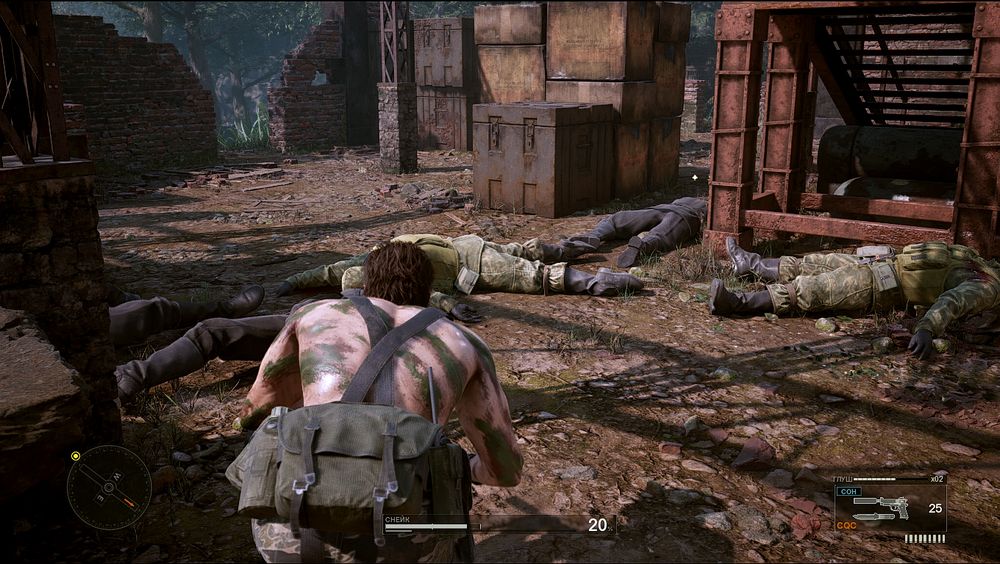Select the yellow objective marker on compass
This screenshot has width=1000, height=564.
tap(75, 456)
